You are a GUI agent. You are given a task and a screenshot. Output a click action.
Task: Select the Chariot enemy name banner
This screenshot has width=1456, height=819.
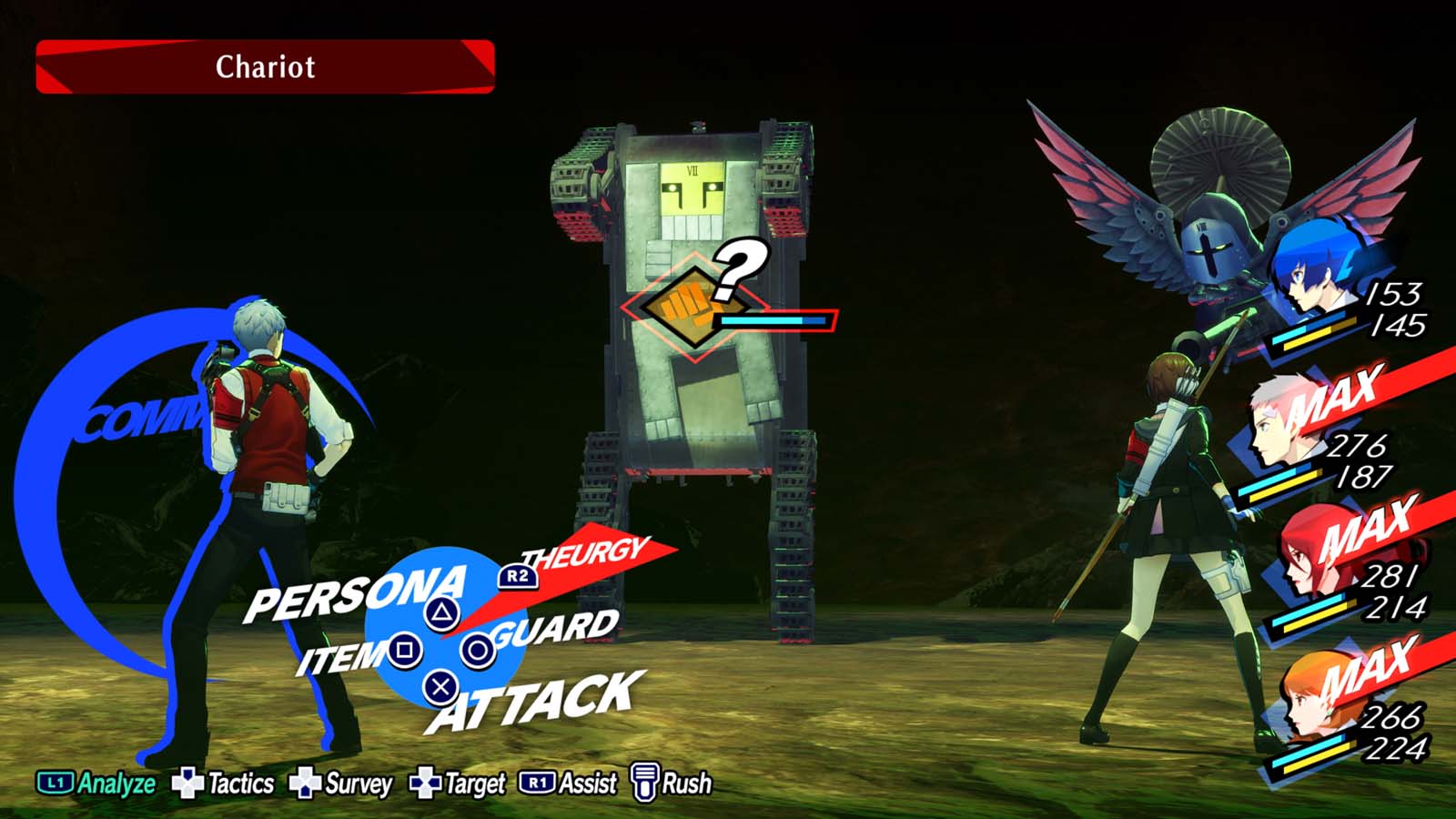coord(264,66)
